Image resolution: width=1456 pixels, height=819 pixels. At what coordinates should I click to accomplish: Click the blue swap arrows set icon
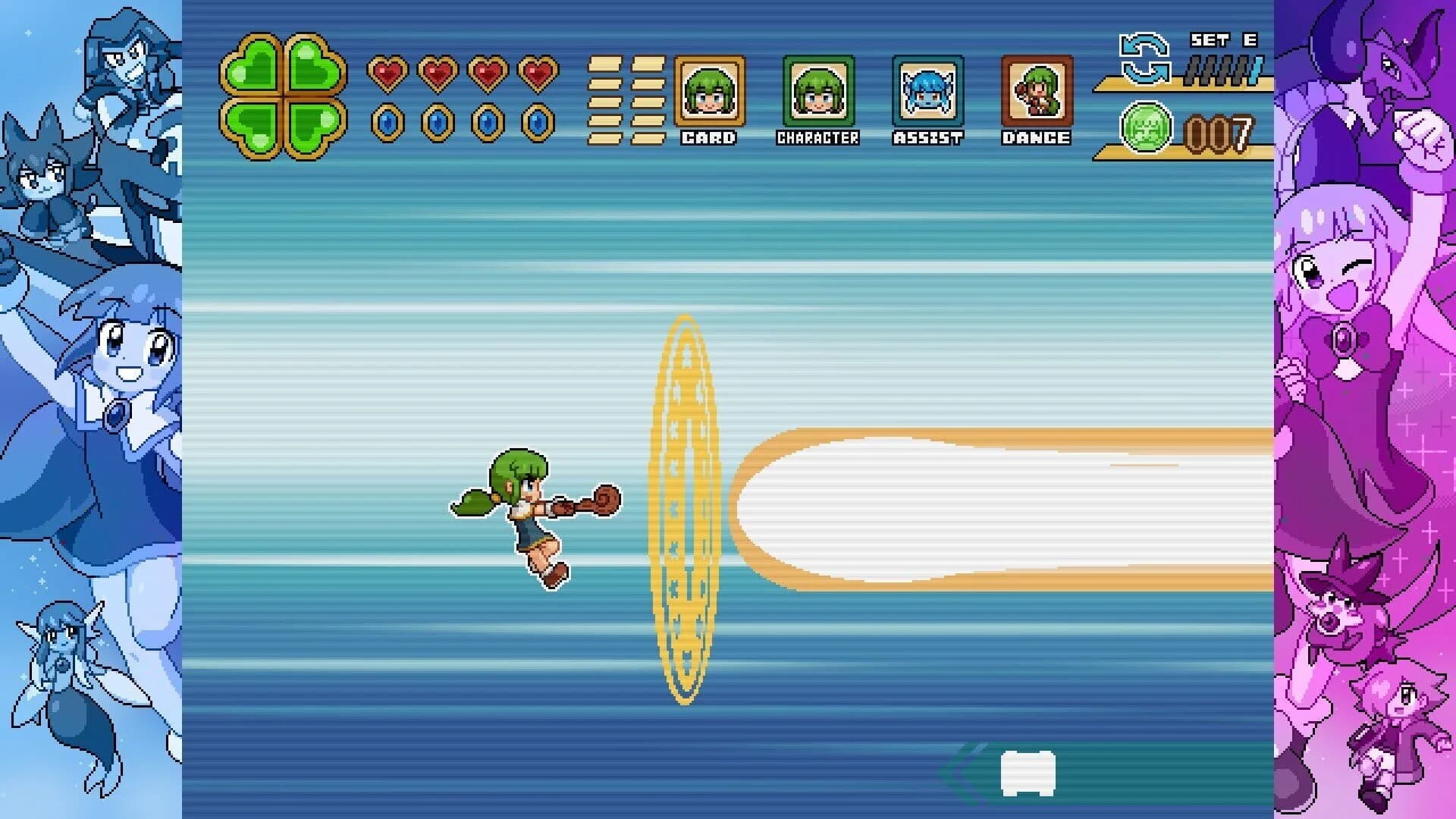1144,58
